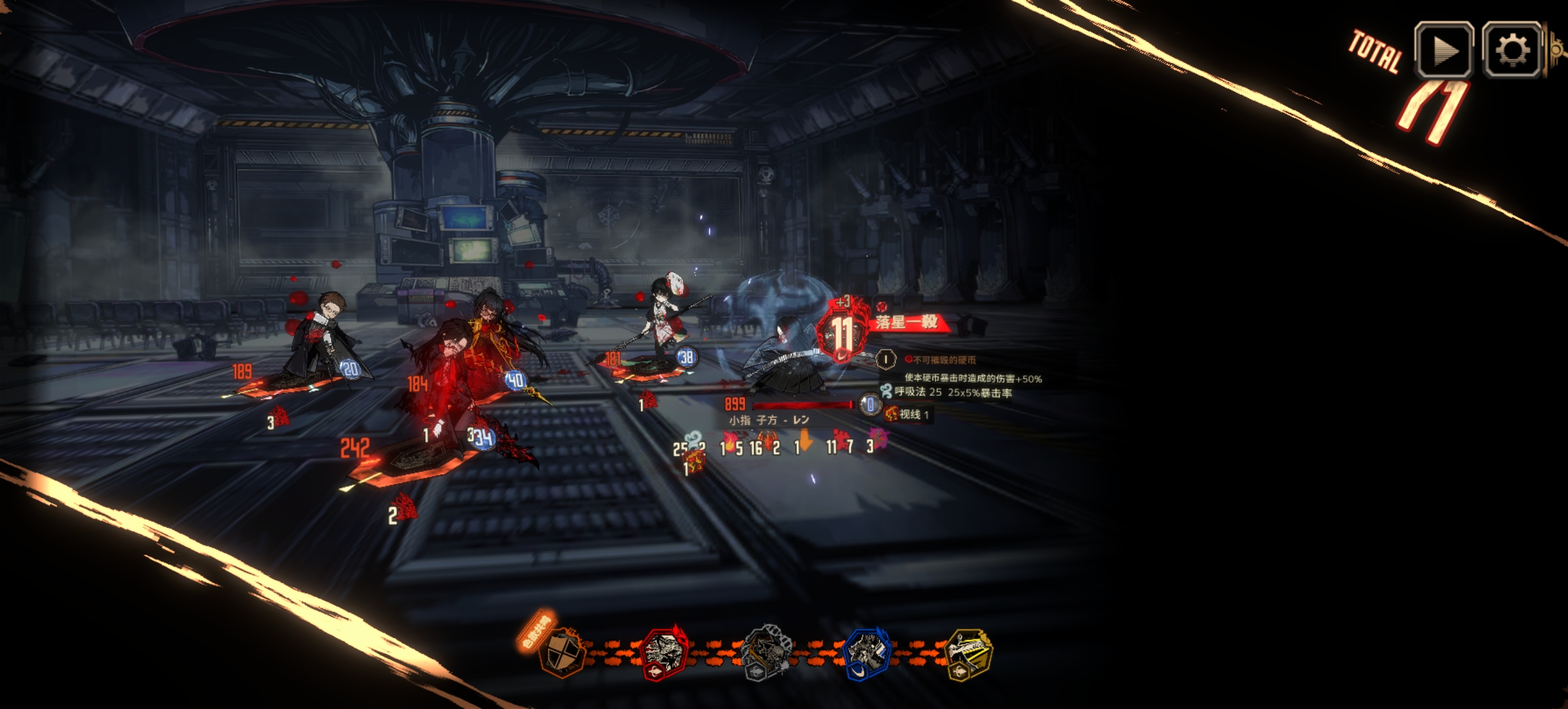Choose the red-framed skill icon
The image size is (1568, 709).
coord(664,653)
